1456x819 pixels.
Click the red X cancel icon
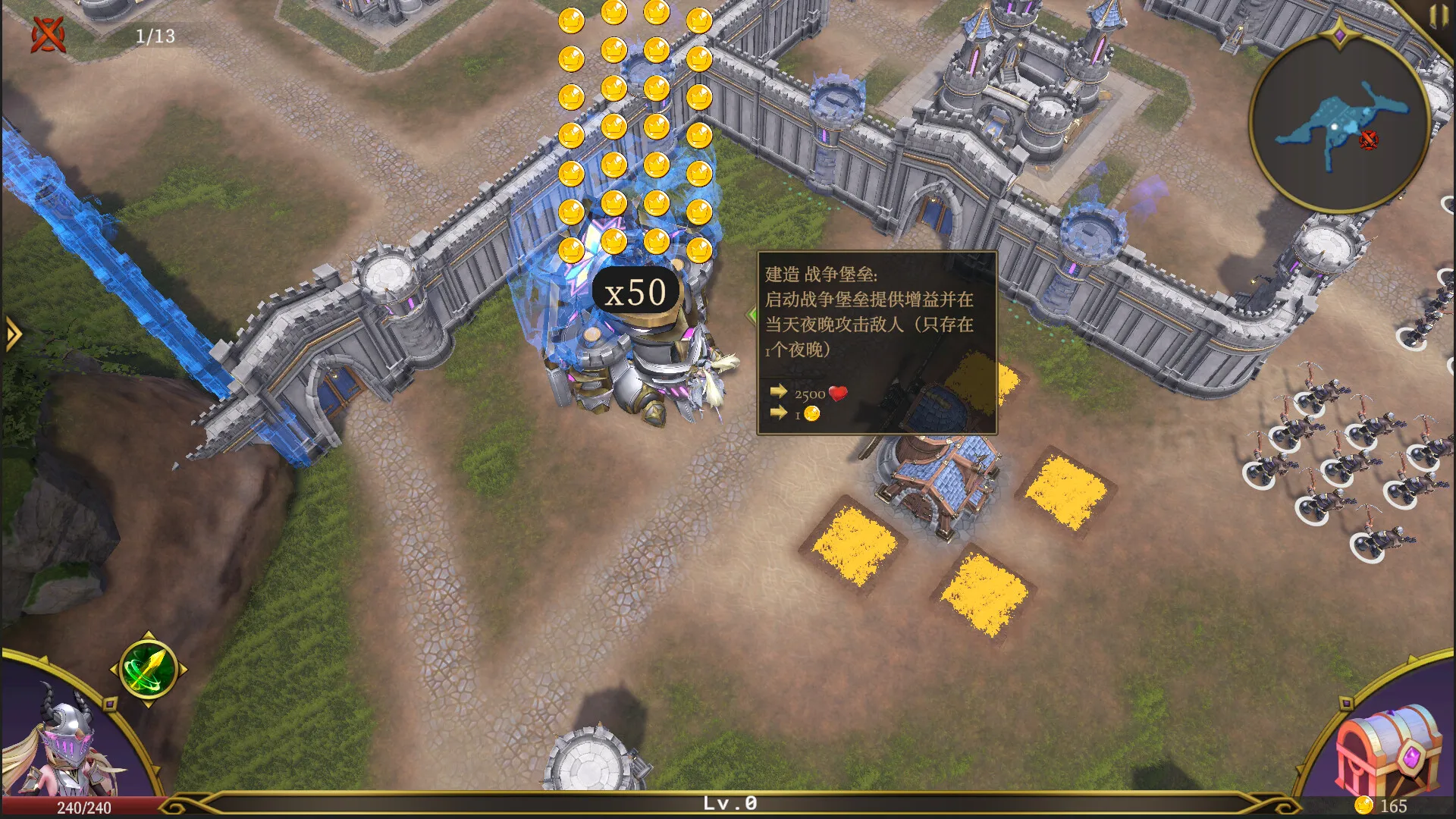(x=47, y=34)
